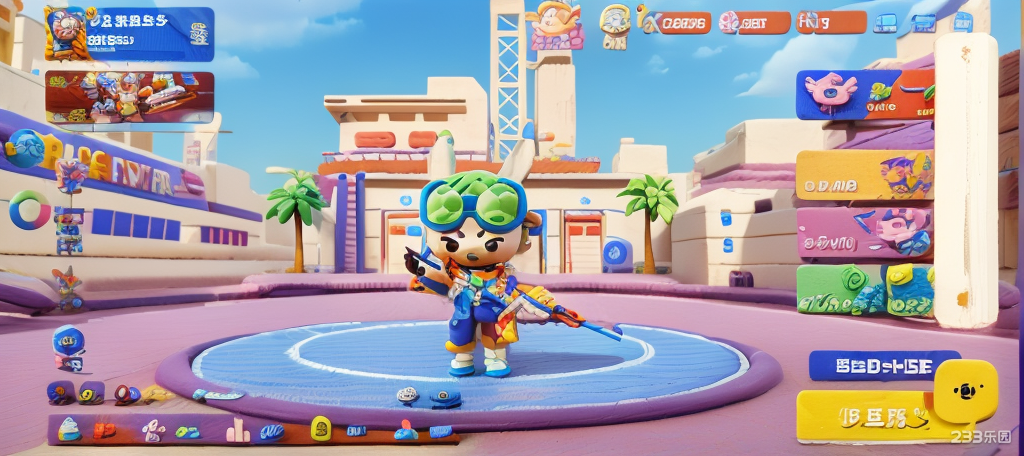This screenshot has height=456, width=1024.
Task: Select the blue mode card with pink creature
Action: tap(865, 94)
